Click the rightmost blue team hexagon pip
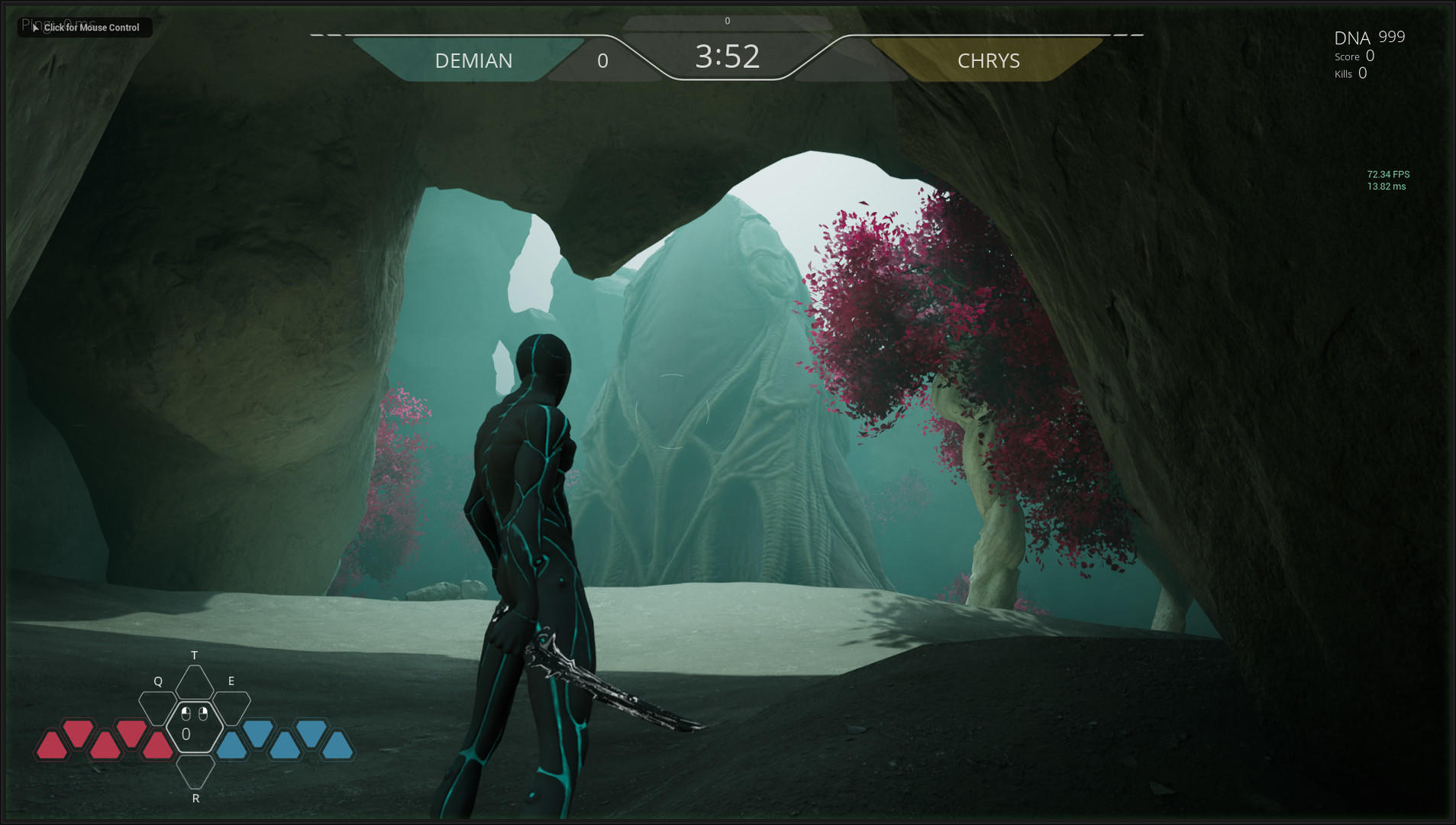This screenshot has width=1456, height=825. tap(340, 744)
